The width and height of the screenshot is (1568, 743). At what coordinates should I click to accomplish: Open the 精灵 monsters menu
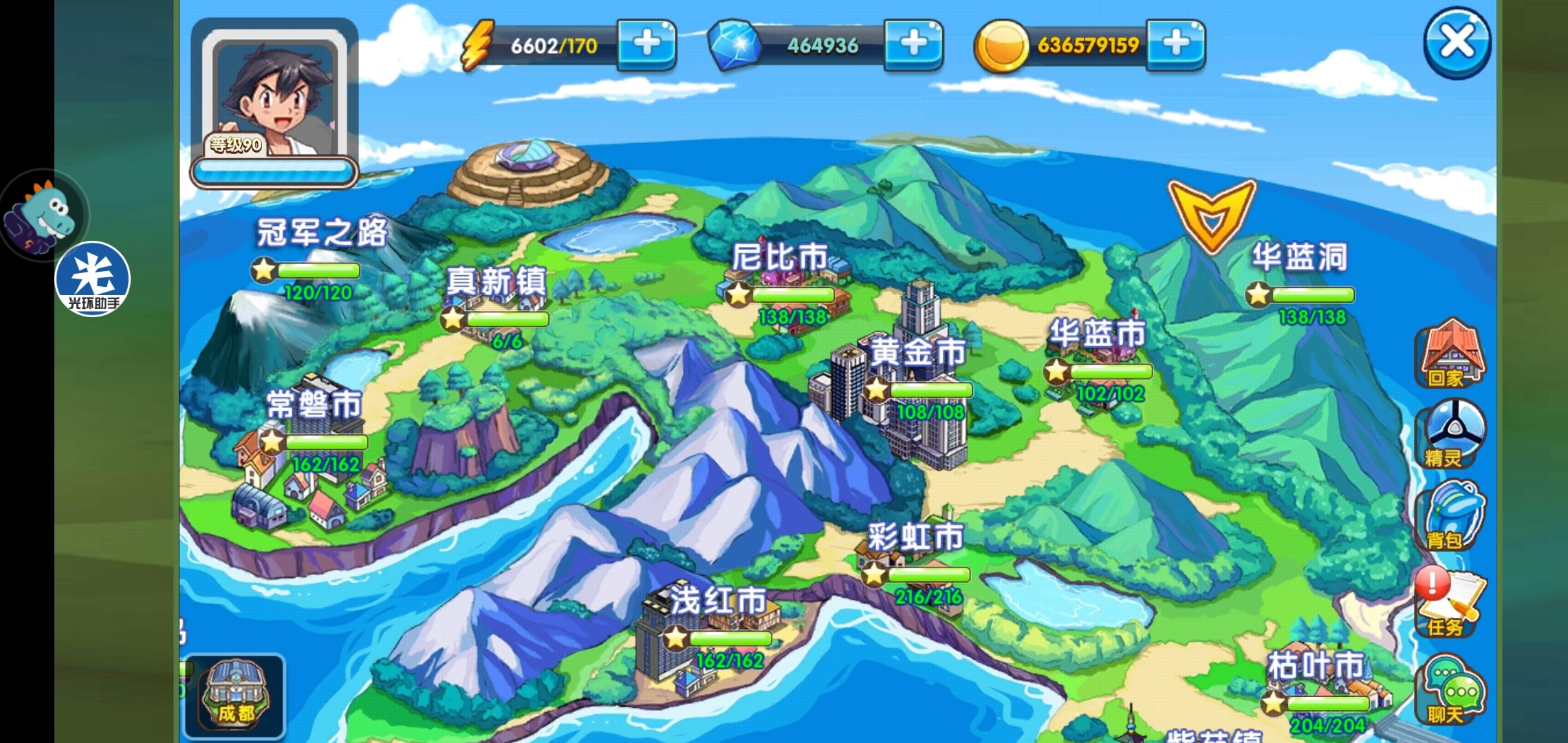tap(1450, 435)
